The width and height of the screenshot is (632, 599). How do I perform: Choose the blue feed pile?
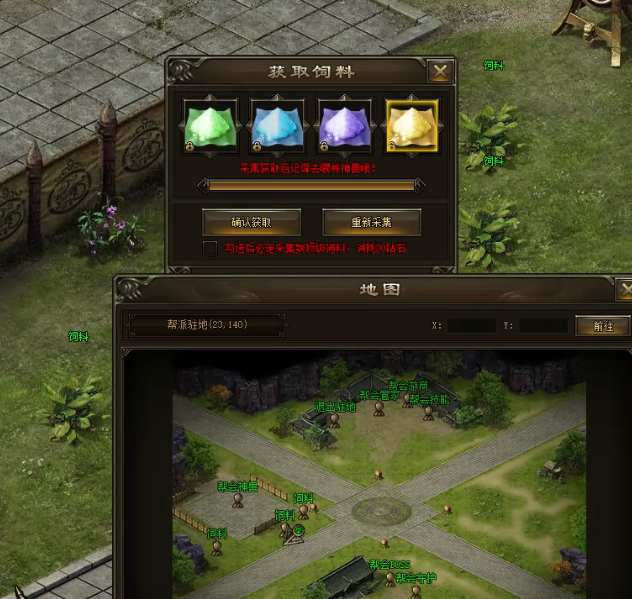tap(277, 126)
